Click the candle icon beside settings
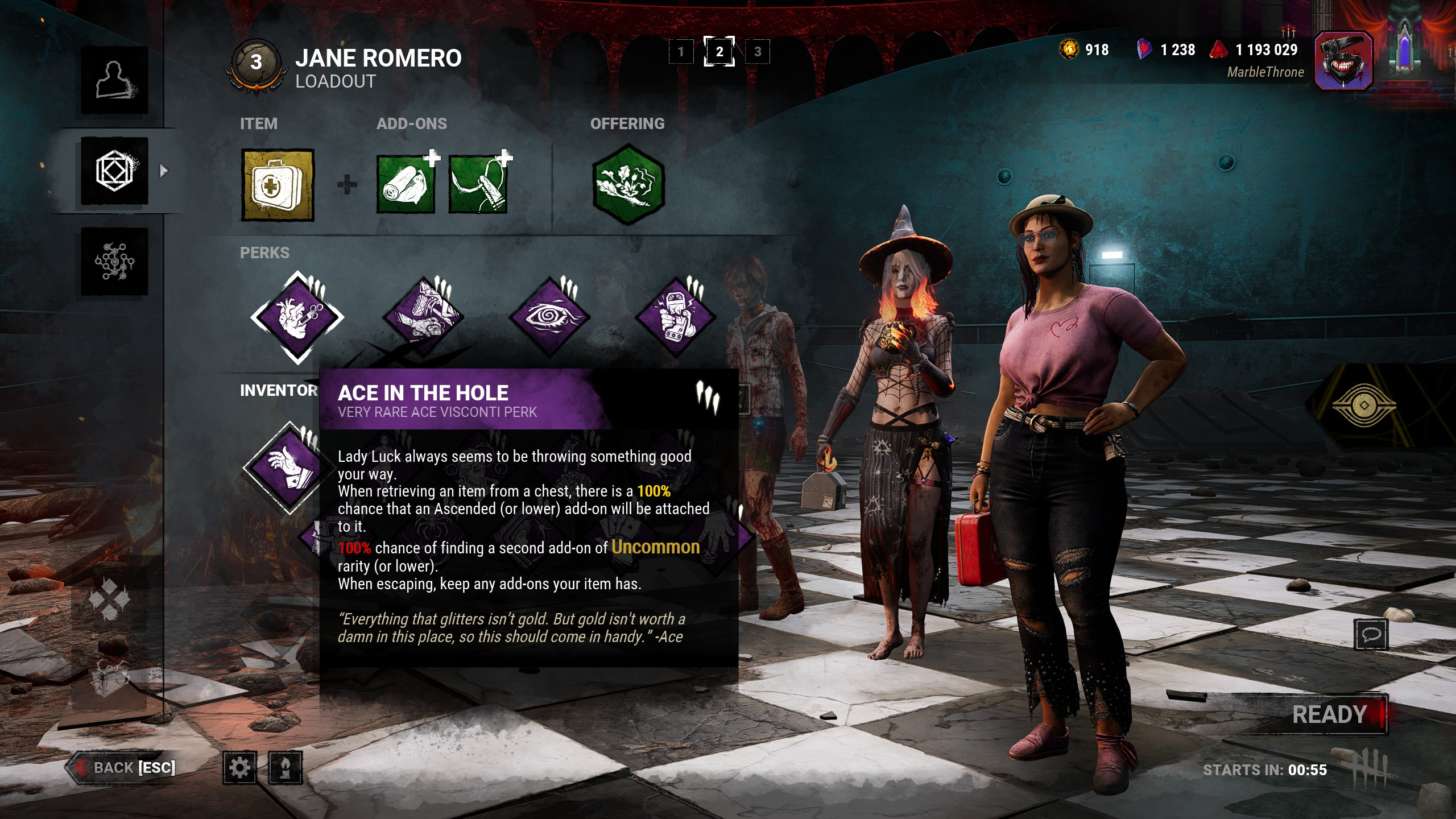Screen dimensions: 1456x819 click(285, 768)
